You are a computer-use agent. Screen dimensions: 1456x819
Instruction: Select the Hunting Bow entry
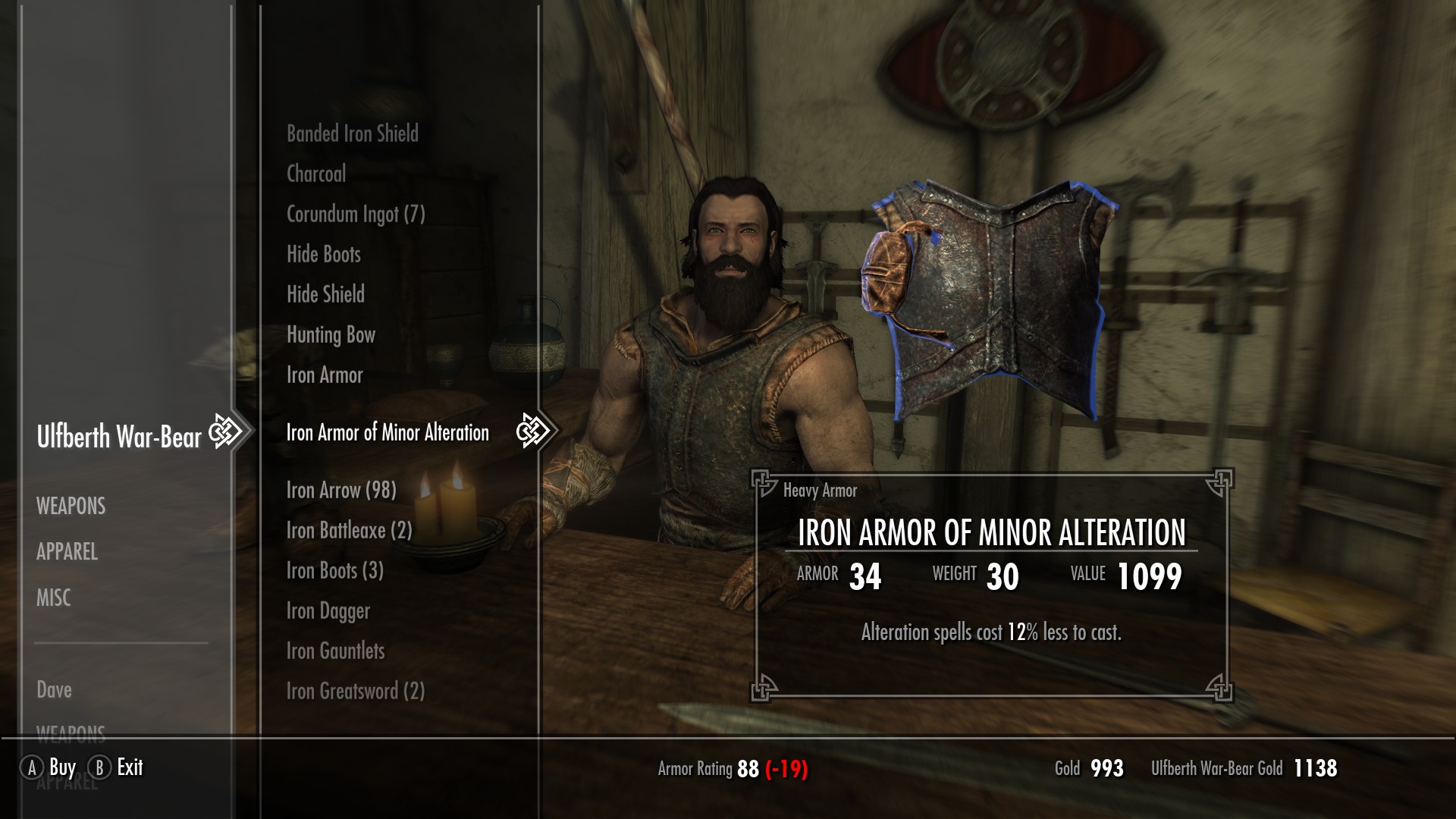click(x=331, y=334)
